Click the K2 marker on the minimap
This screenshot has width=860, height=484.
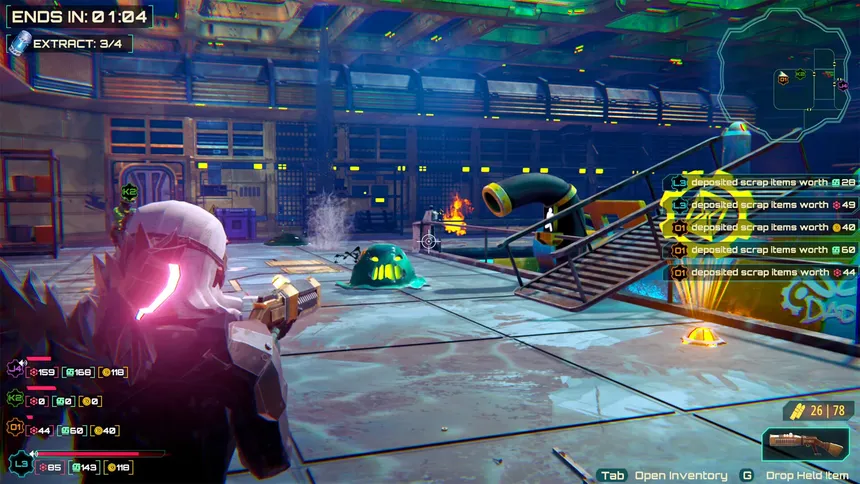click(800, 74)
